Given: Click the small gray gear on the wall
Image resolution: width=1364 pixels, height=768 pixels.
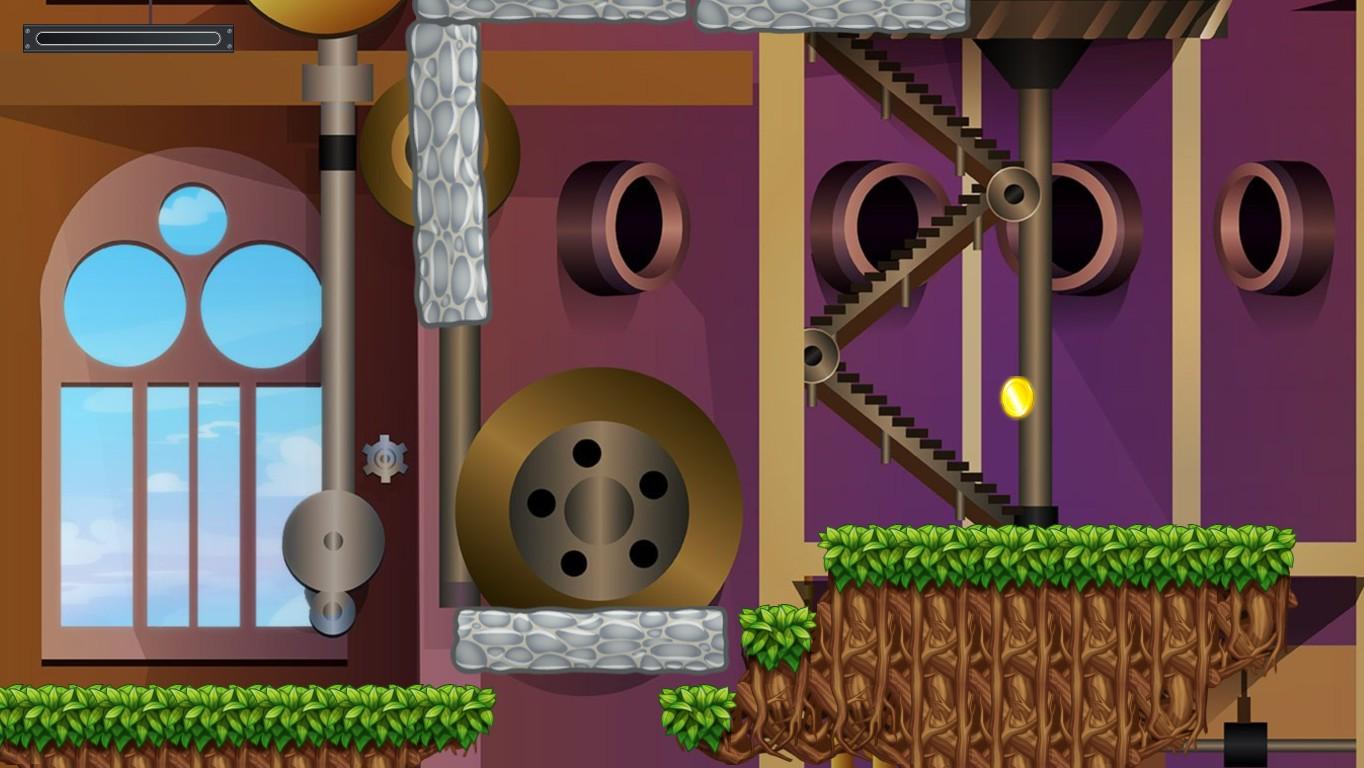Looking at the screenshot, I should pos(385,458).
